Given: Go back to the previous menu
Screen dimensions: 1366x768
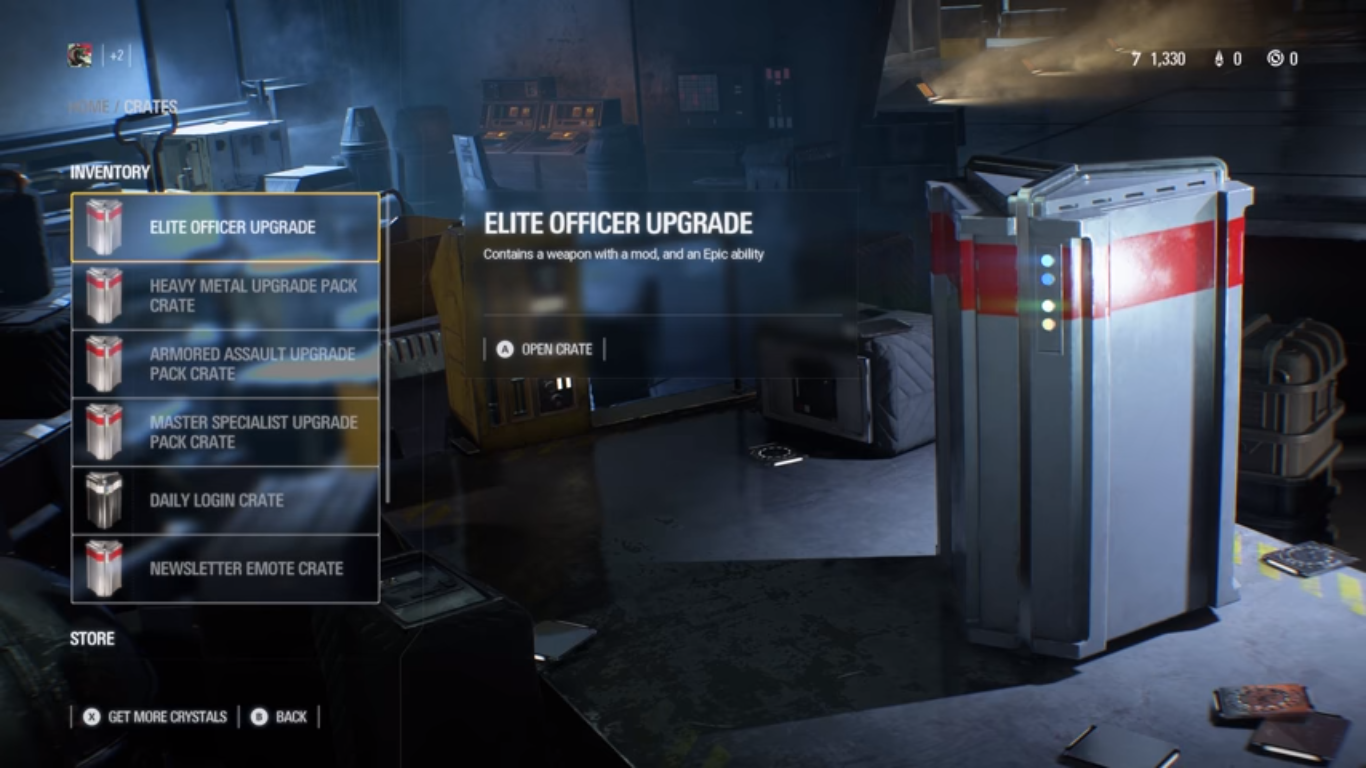Looking at the screenshot, I should 280,716.
